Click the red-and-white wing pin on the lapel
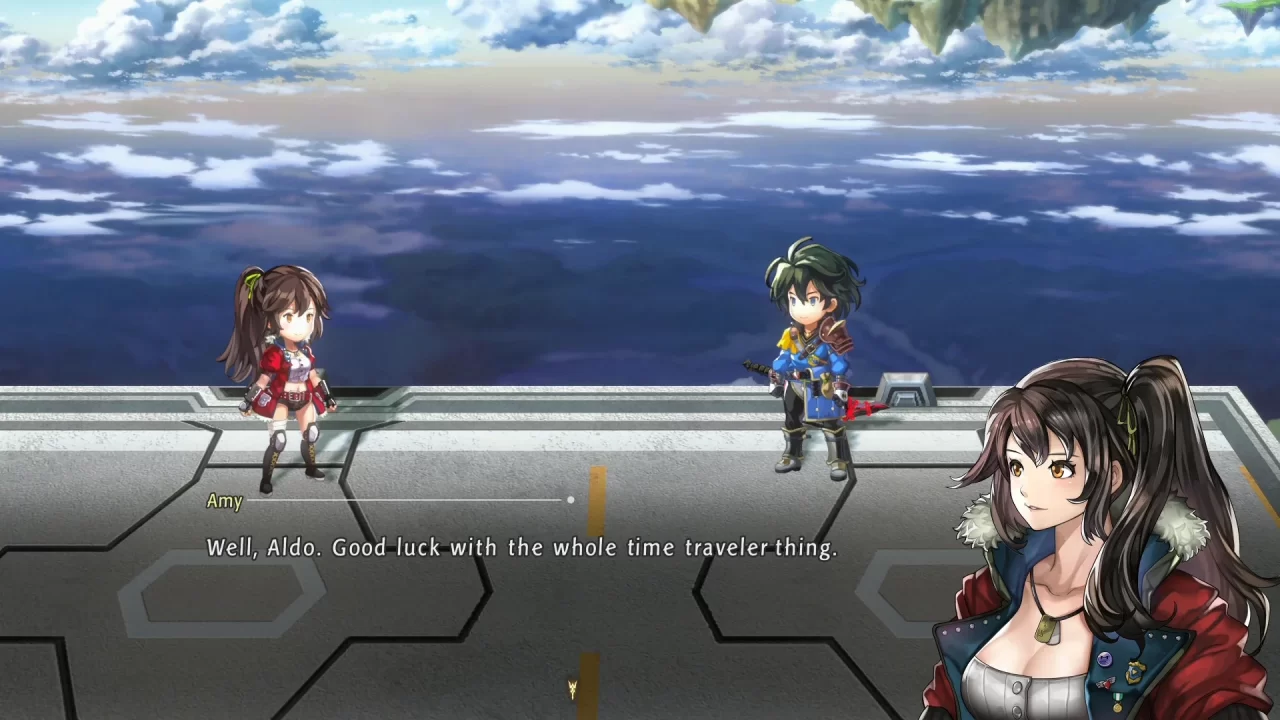Viewport: 1280px width, 720px height. [1107, 684]
